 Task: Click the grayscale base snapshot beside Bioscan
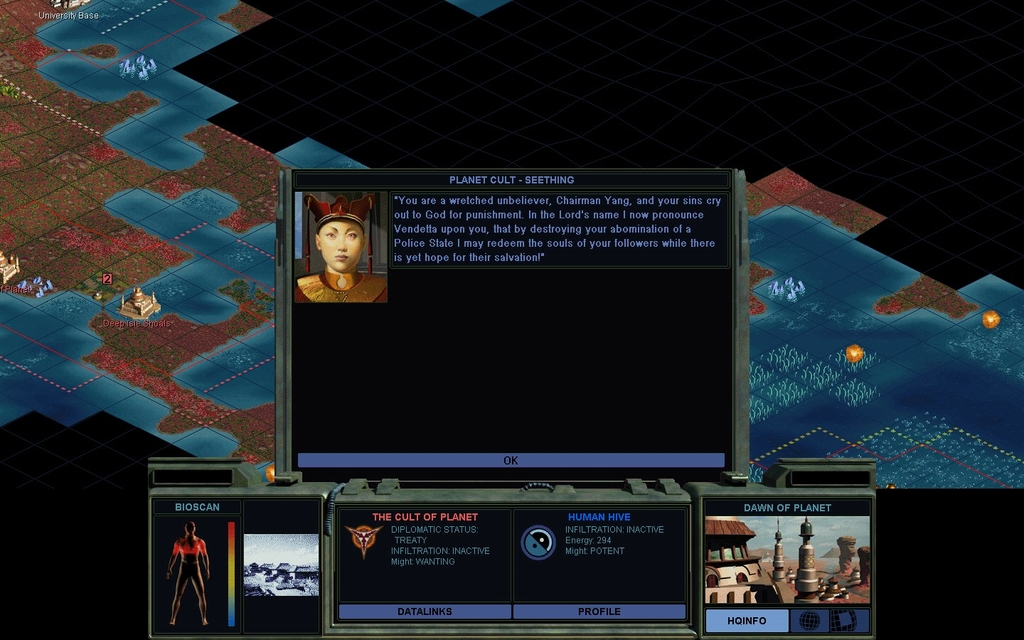(x=281, y=565)
